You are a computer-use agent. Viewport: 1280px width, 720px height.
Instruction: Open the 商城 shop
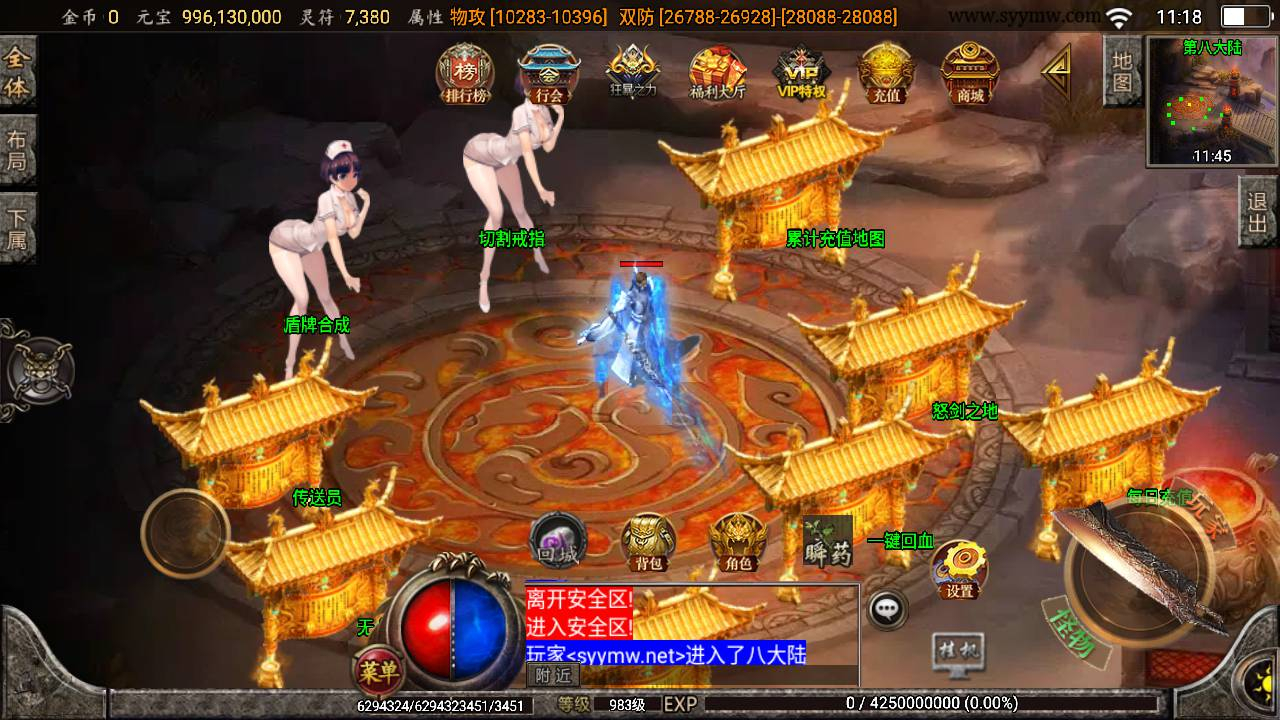pos(969,74)
